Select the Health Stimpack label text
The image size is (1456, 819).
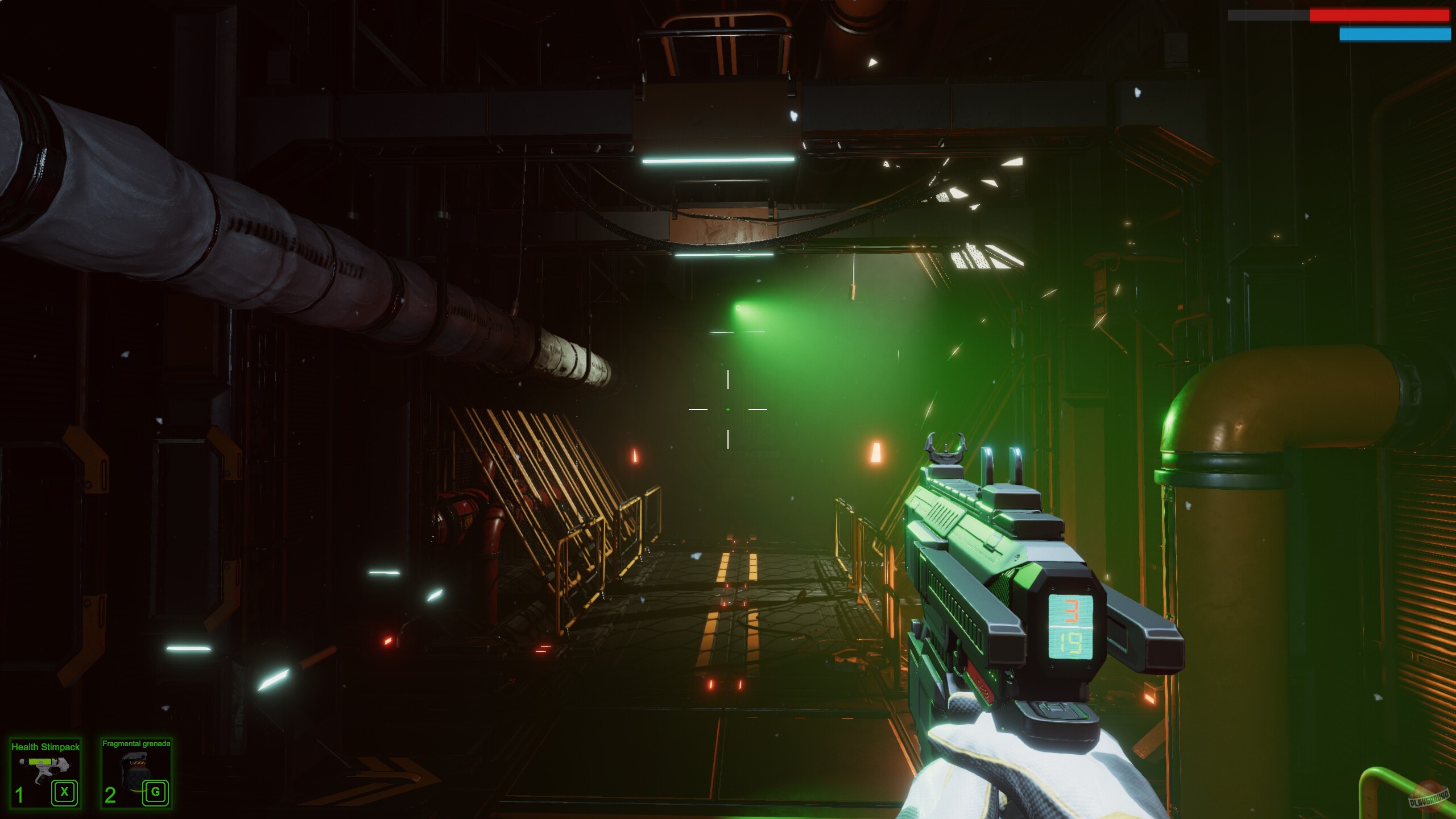[x=44, y=746]
